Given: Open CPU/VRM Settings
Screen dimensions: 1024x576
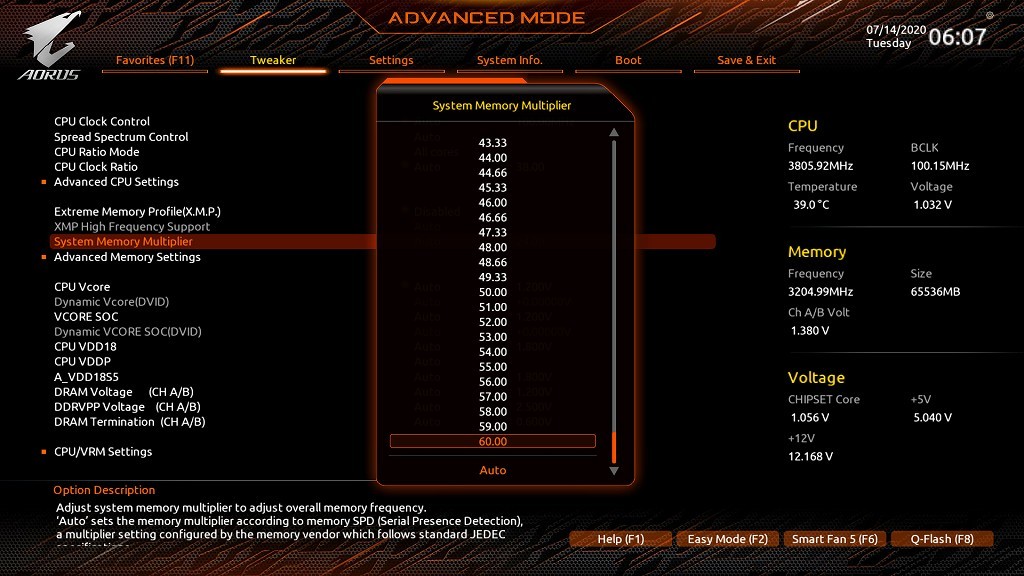Looking at the screenshot, I should click(x=103, y=452).
